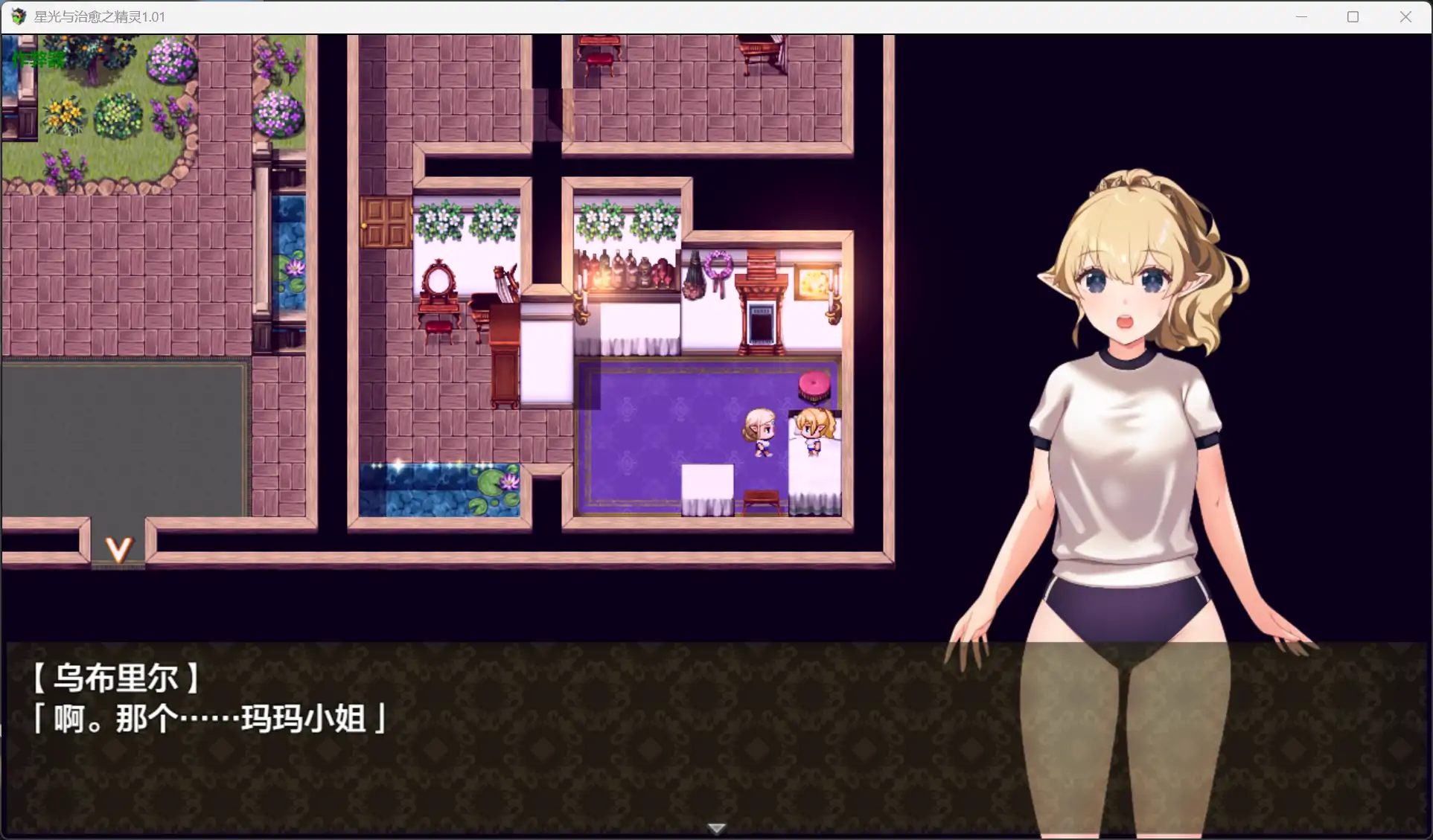The image size is (1433, 840).
Task: Maximize the game window
Action: (x=1353, y=16)
